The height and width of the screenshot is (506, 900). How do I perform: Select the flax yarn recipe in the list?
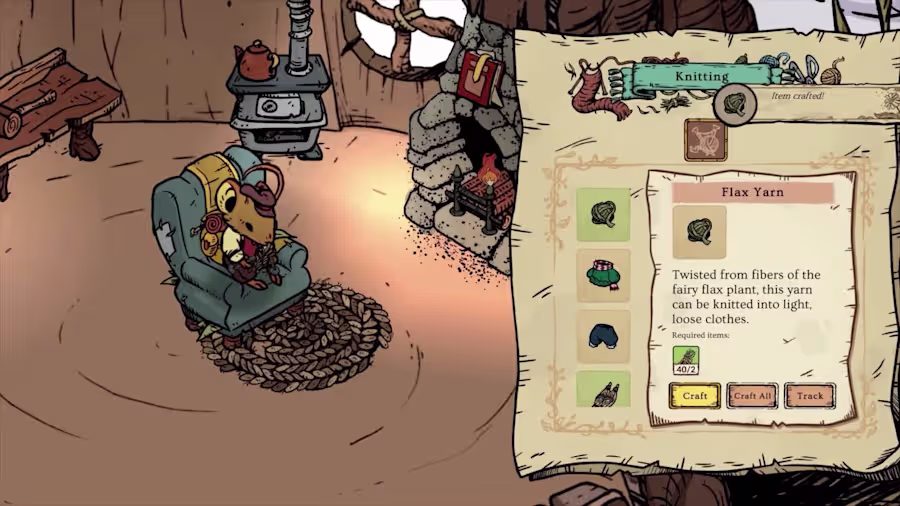pos(603,215)
